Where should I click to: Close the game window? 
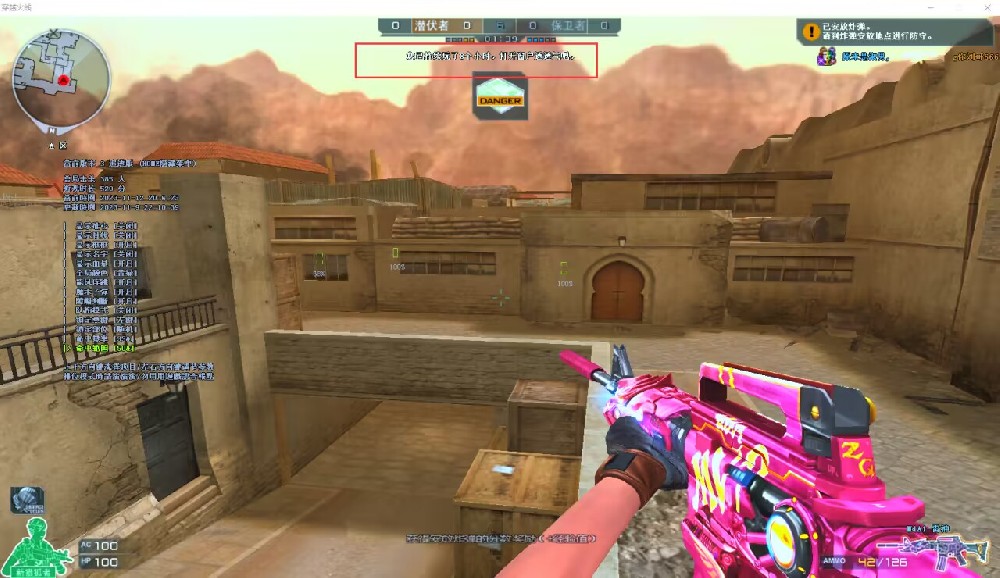986,7
